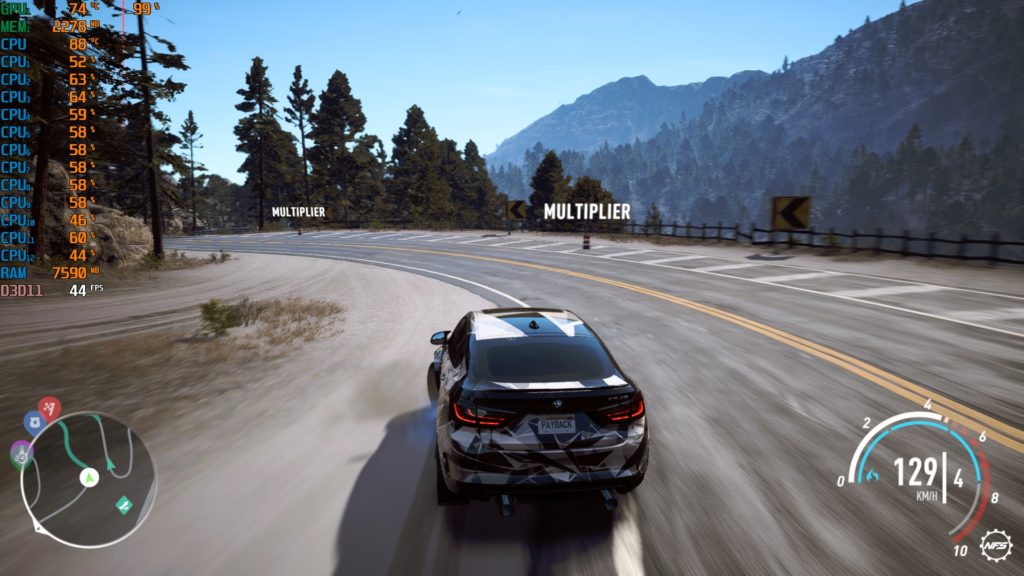Select the purple marker on the minimap edge
The image size is (1024, 576).
[21, 451]
